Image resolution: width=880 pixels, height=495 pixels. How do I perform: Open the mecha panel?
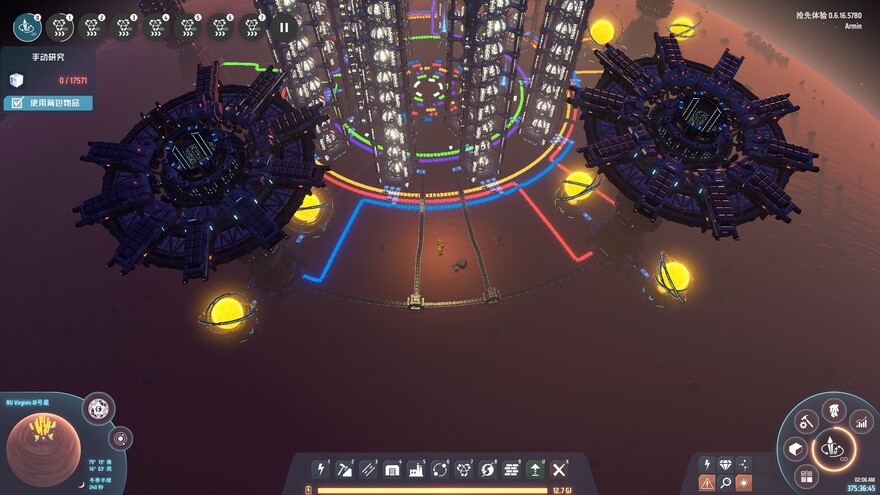(x=834, y=409)
